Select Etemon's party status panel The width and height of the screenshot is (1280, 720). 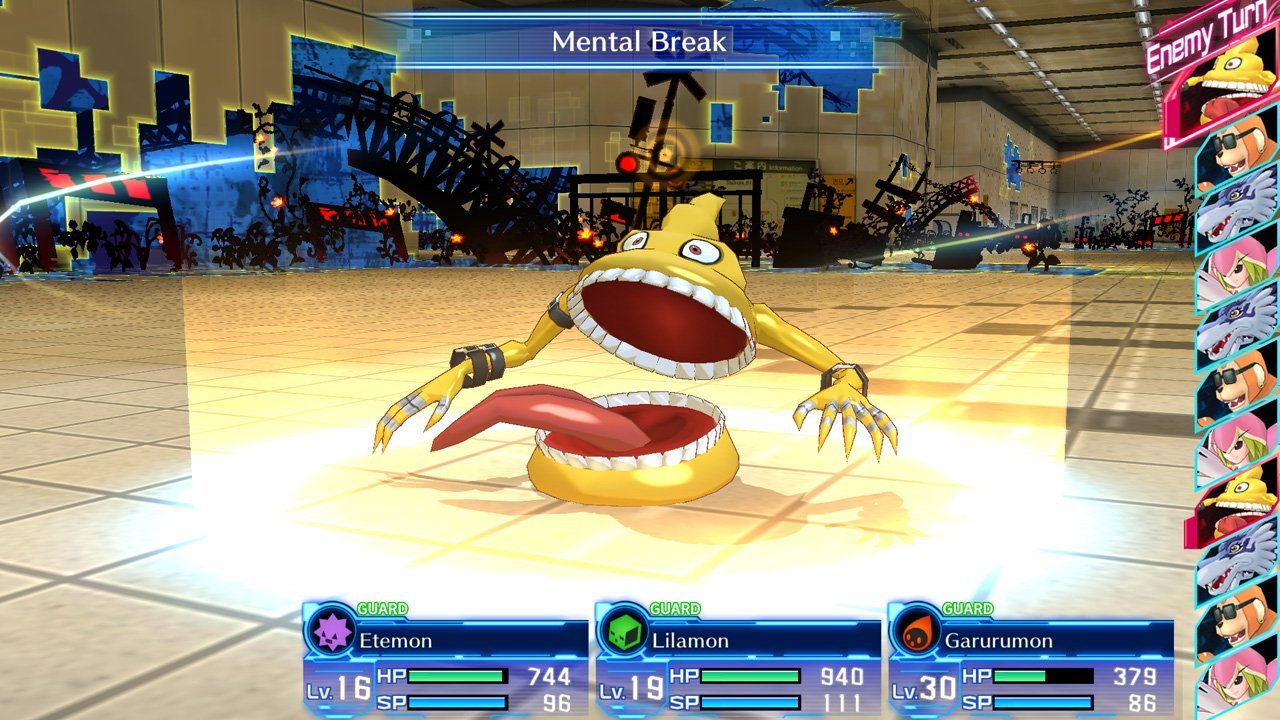click(445, 660)
